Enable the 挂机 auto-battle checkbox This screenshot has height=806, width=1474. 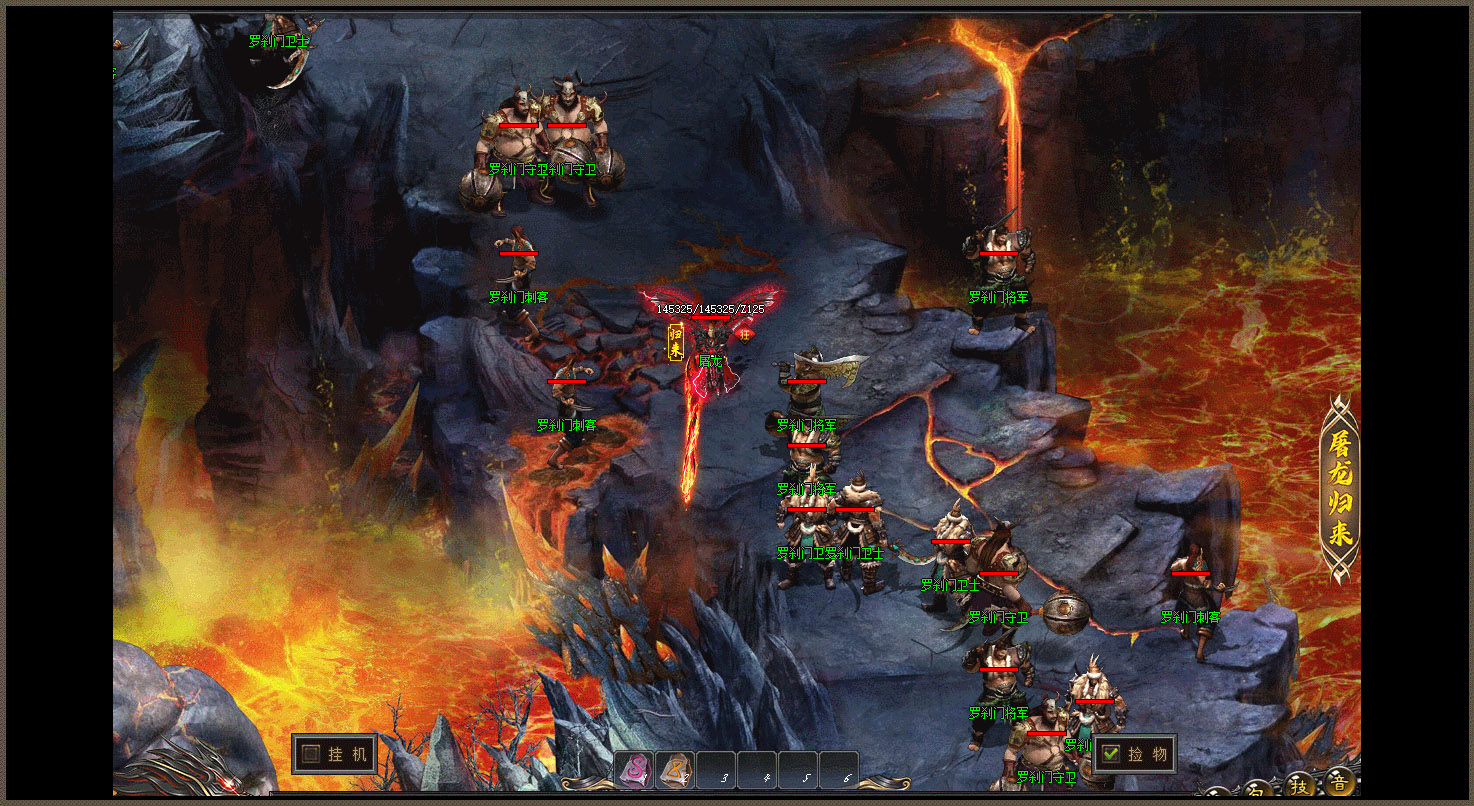click(312, 754)
